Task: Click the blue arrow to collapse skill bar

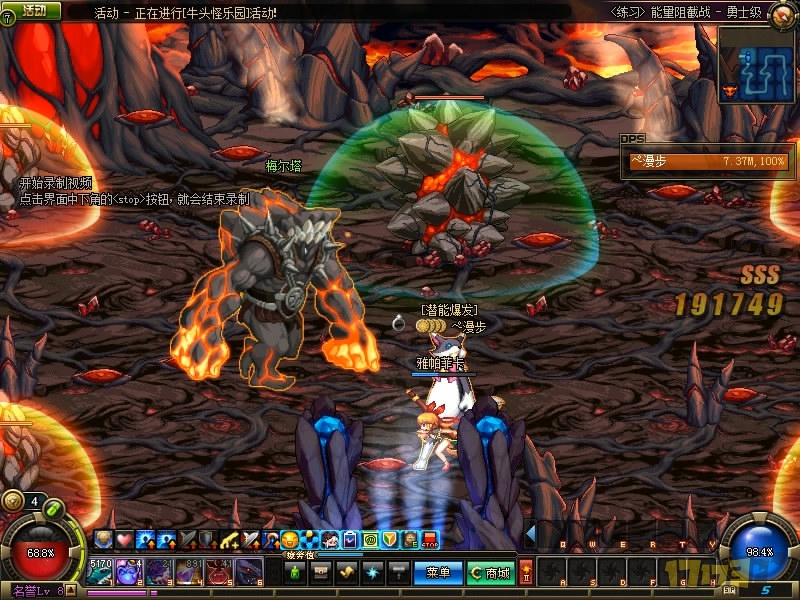Action: tap(531, 535)
